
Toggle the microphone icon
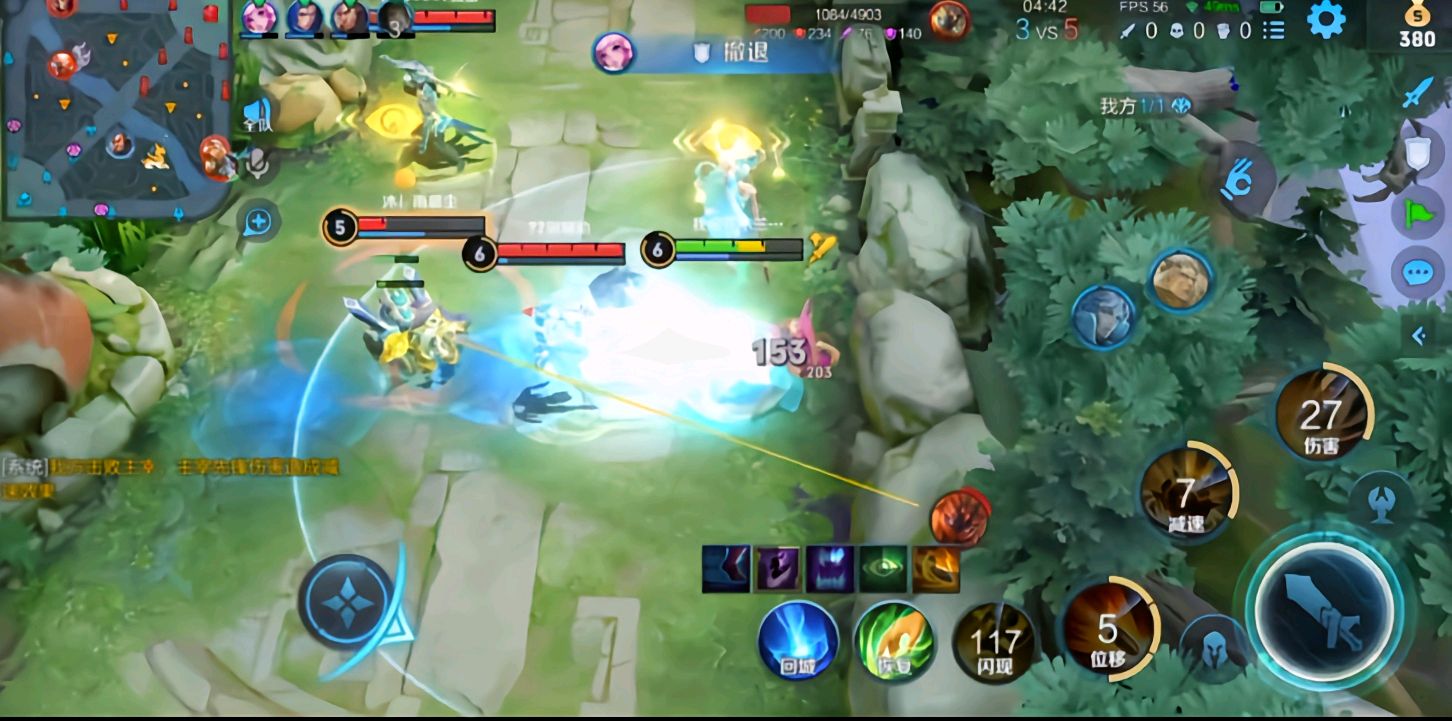coord(259,163)
